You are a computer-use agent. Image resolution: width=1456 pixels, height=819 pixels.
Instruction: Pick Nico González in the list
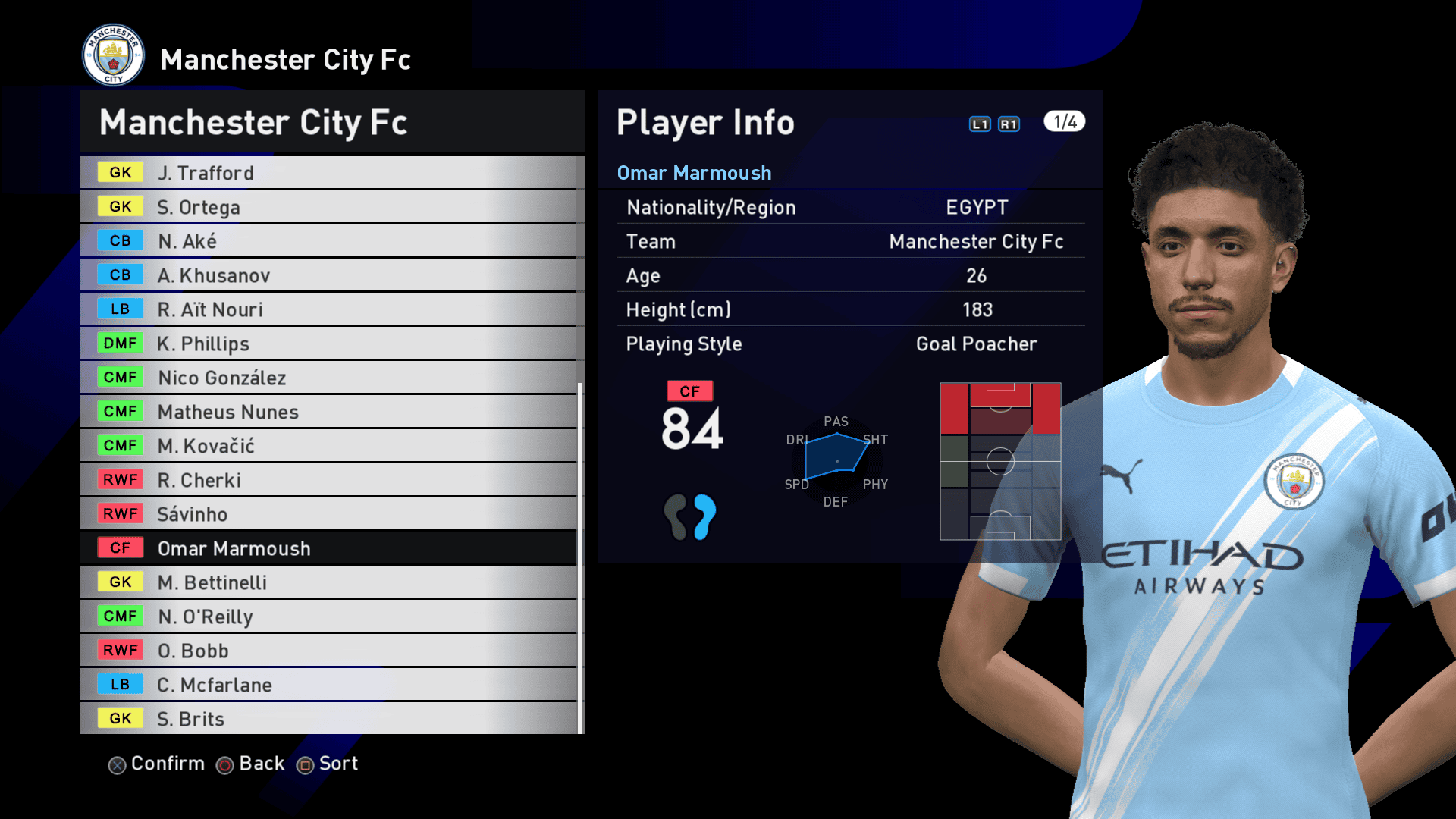[328, 378]
